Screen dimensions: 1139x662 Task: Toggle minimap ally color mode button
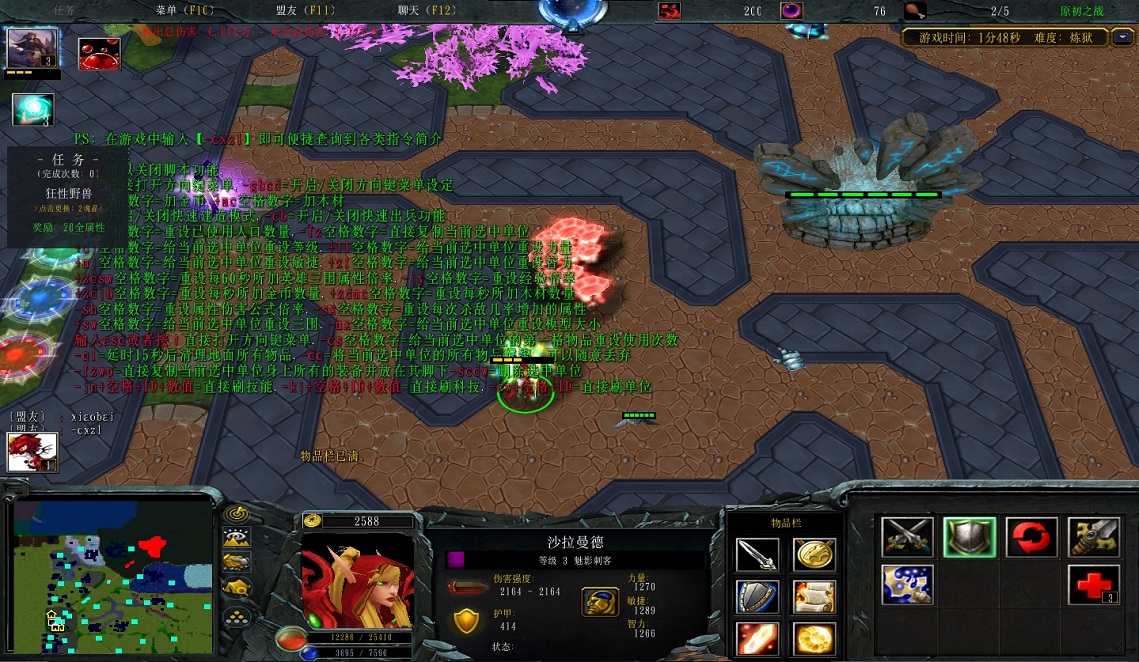coord(236,561)
